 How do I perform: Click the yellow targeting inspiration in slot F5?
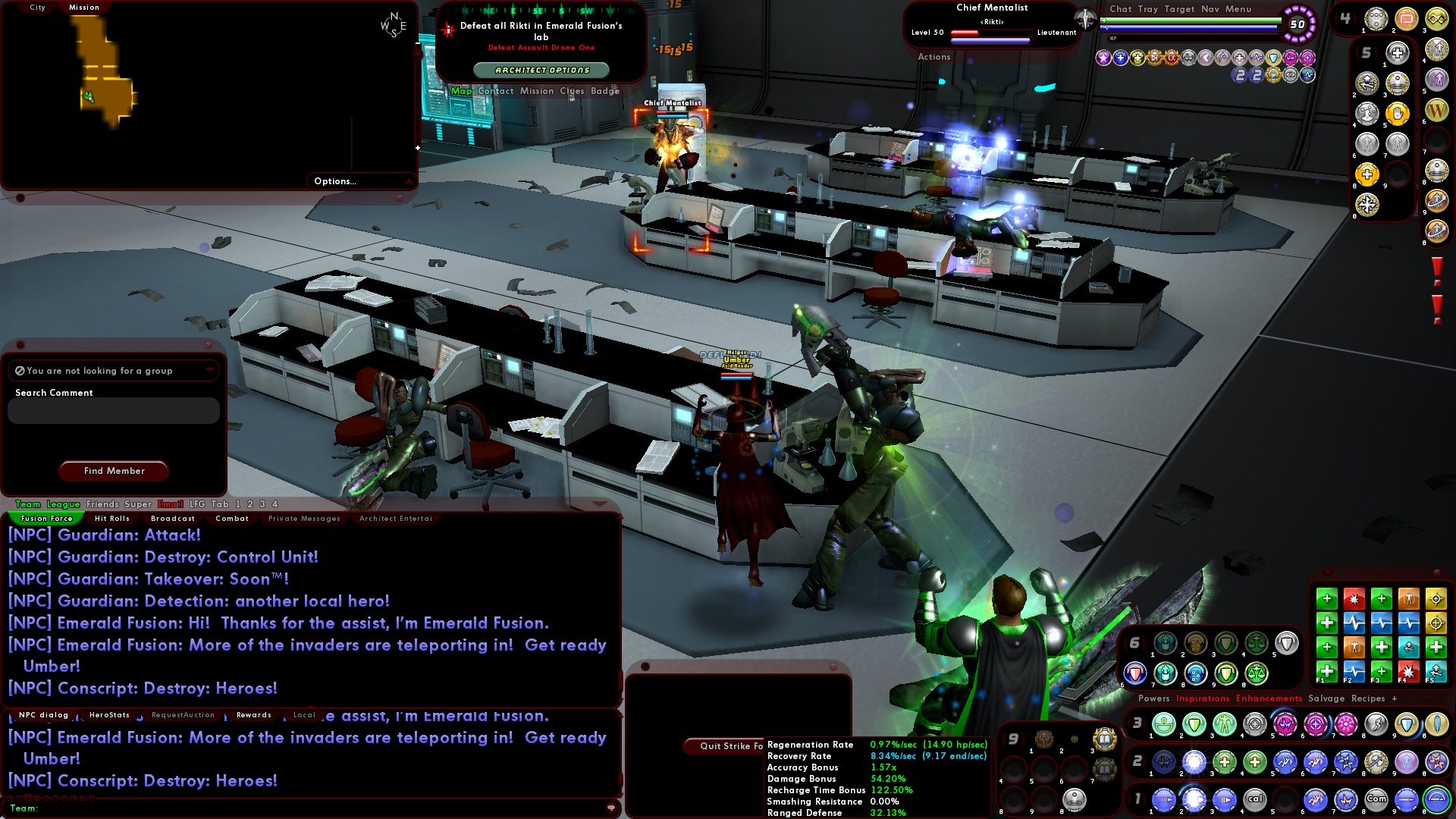[1436, 599]
